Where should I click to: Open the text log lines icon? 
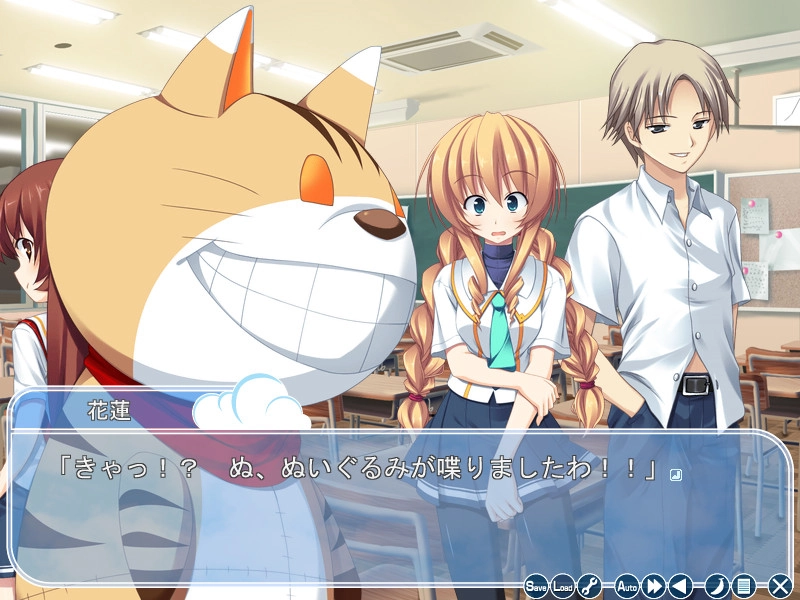click(x=742, y=586)
